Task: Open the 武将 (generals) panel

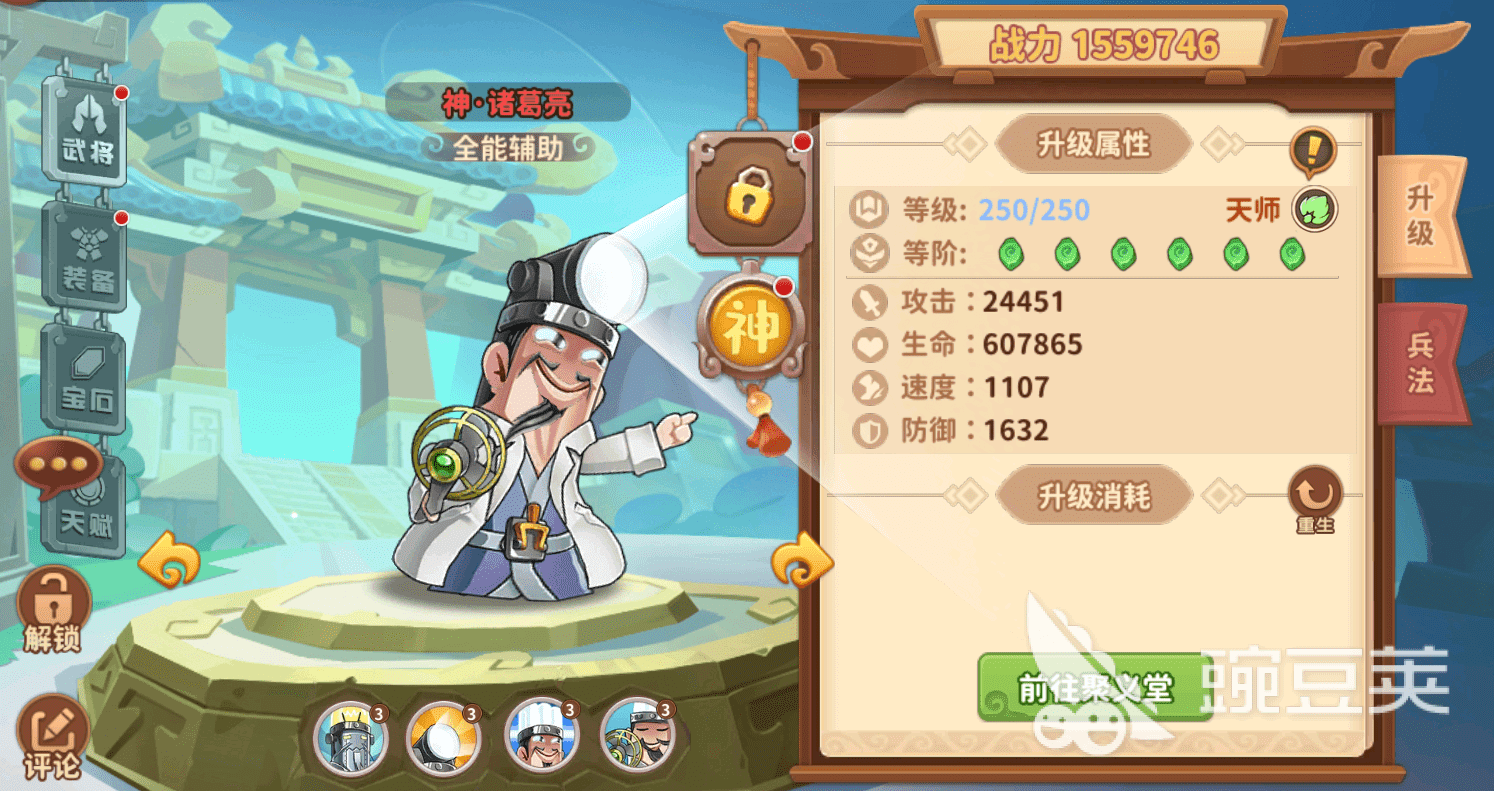Action: coord(85,130)
